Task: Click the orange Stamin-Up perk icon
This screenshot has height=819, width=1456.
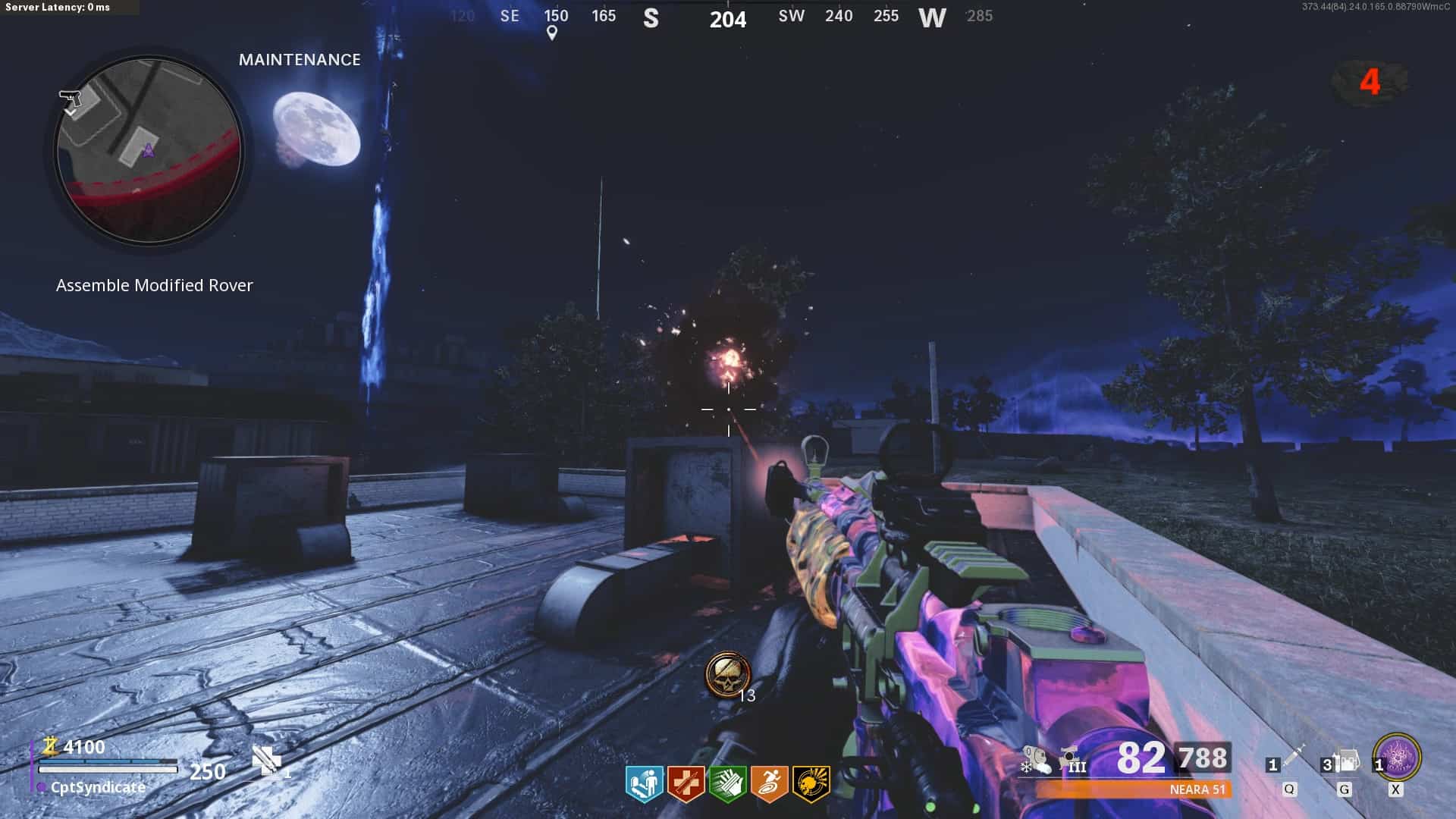Action: point(769,783)
